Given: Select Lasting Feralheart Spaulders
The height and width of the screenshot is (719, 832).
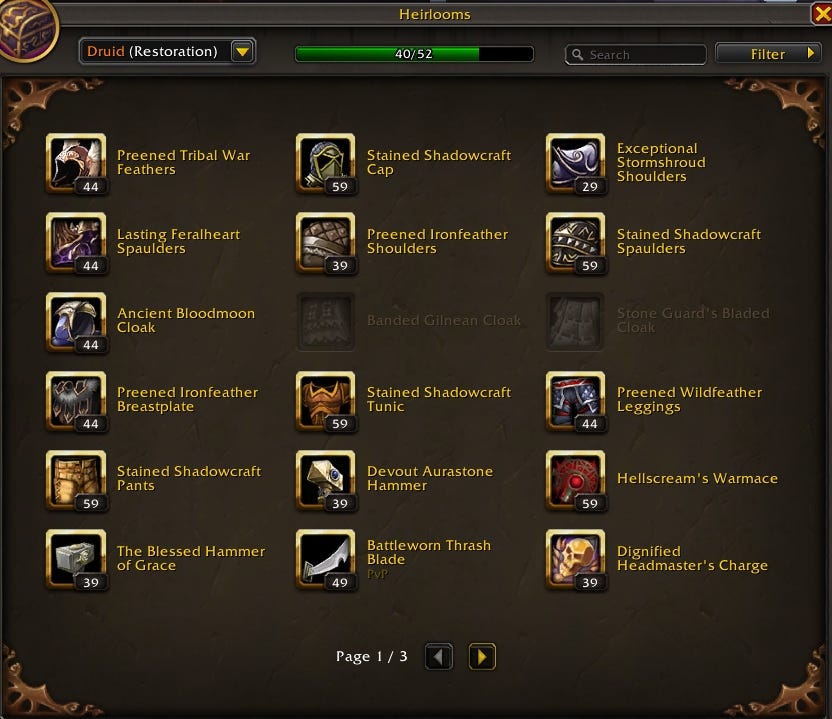Looking at the screenshot, I should click(x=76, y=242).
